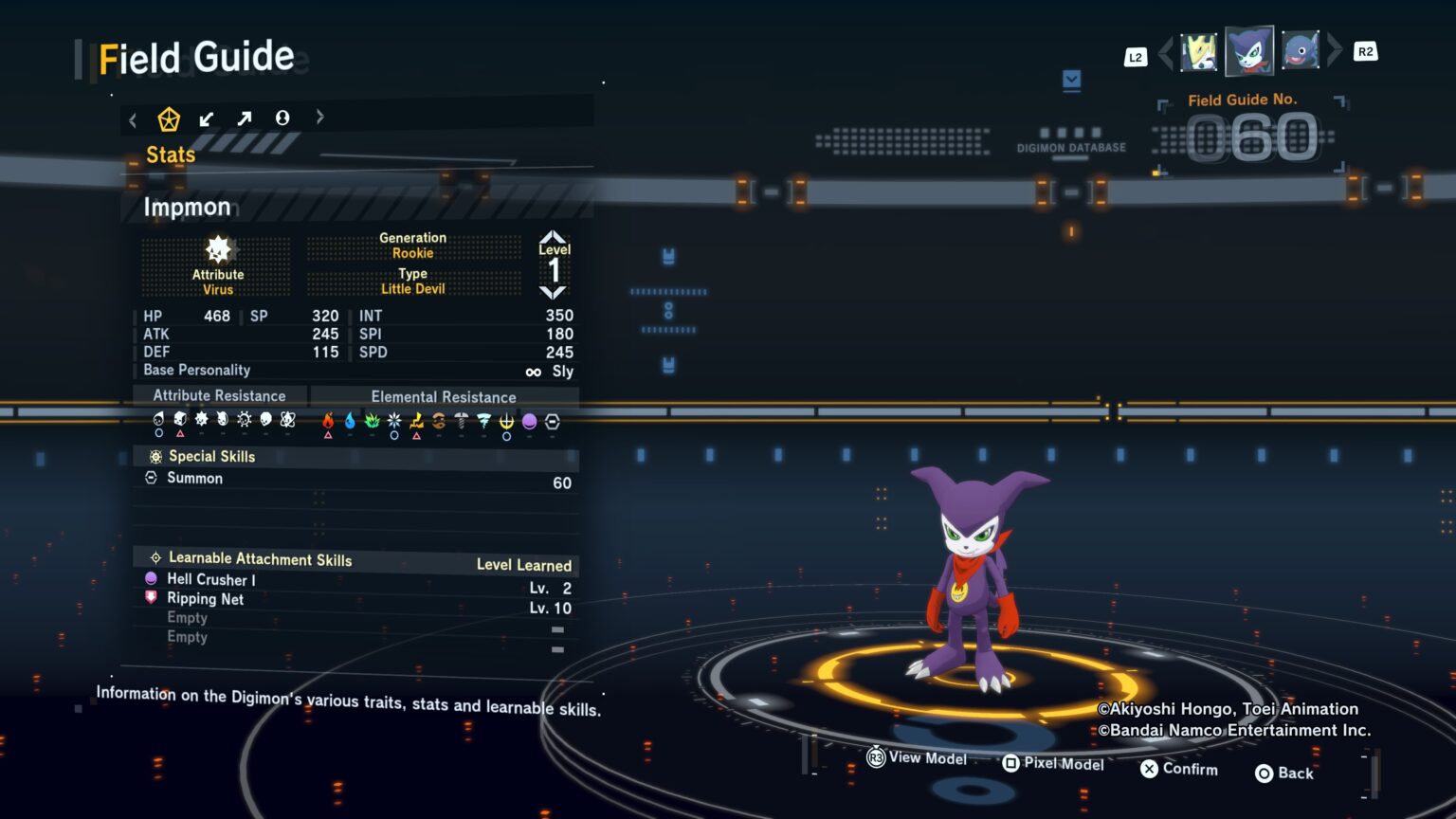
Task: Switch to Attribute Resistance section
Action: coord(221,395)
